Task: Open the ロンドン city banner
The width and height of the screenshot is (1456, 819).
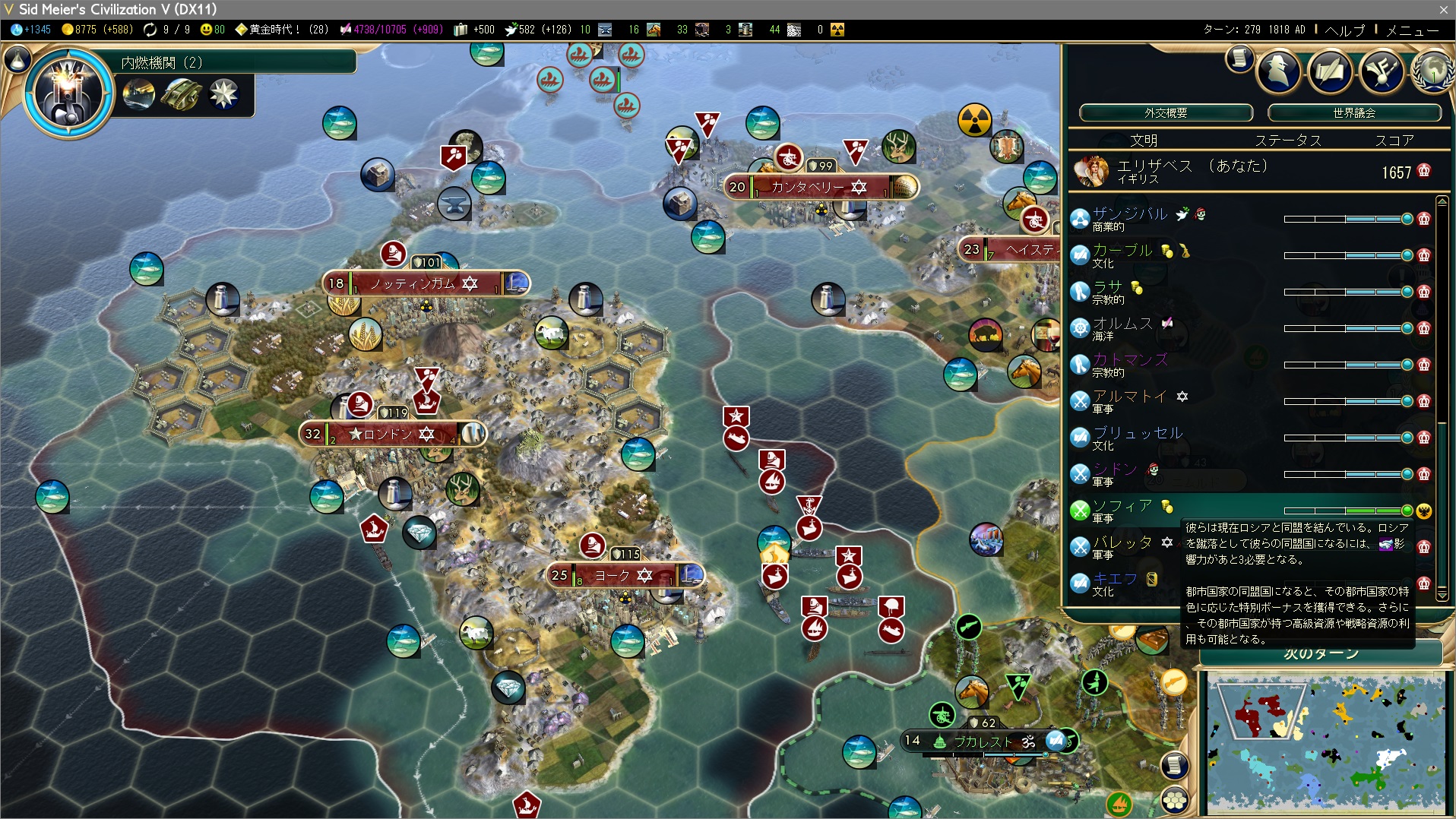Action: click(x=392, y=434)
